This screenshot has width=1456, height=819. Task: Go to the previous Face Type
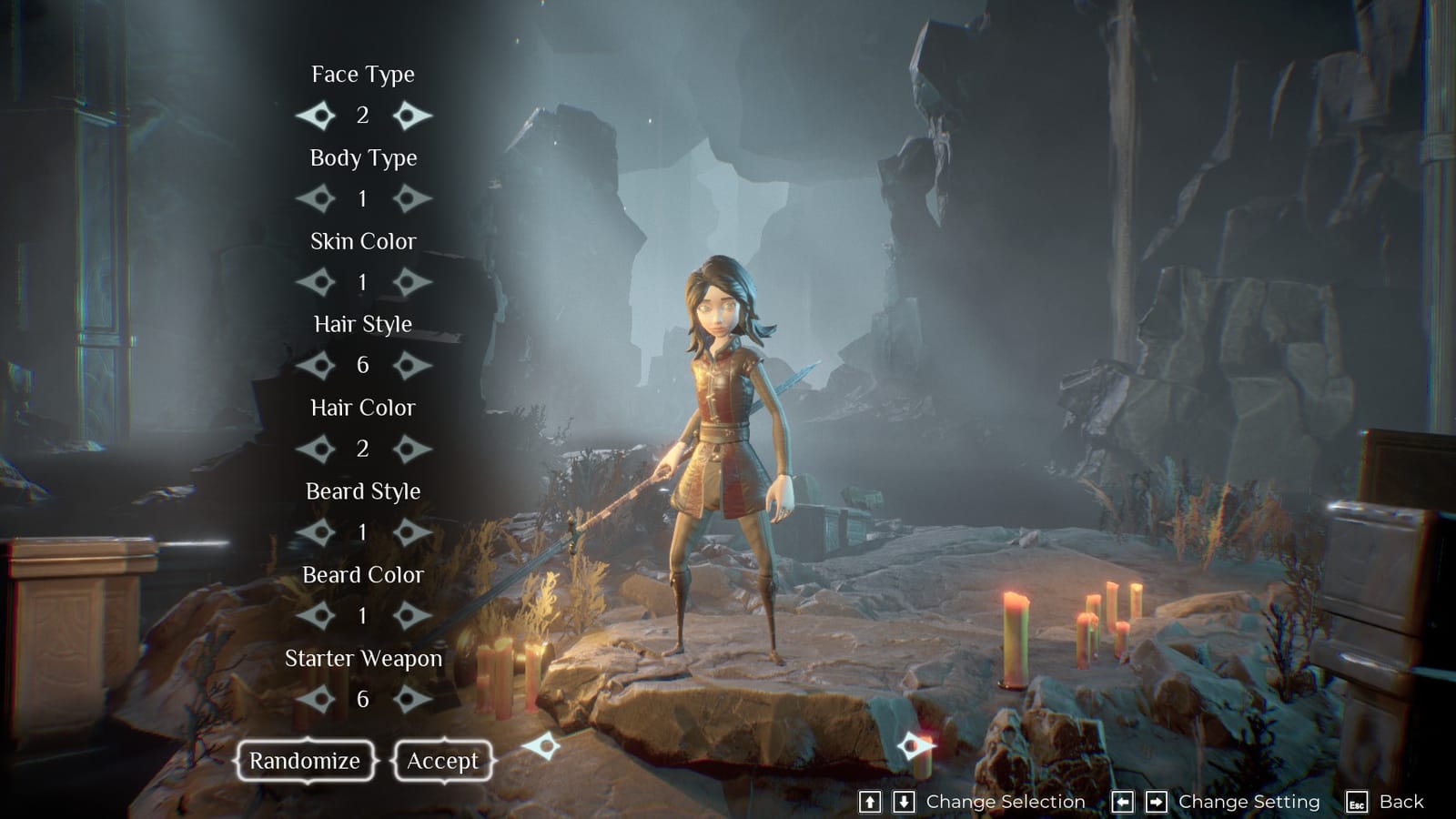pyautogui.click(x=316, y=116)
